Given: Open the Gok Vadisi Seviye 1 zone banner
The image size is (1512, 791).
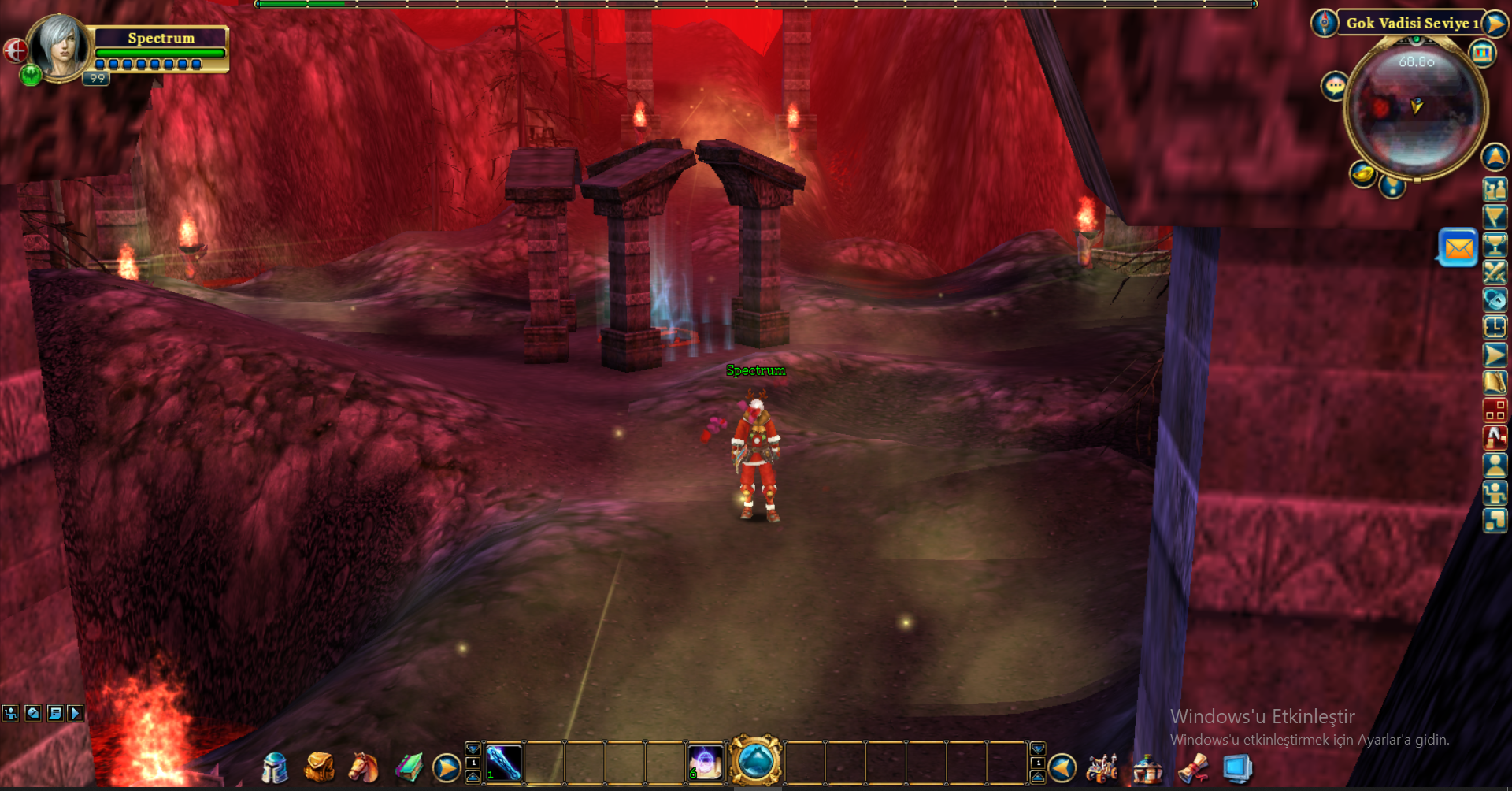Looking at the screenshot, I should (x=1412, y=23).
